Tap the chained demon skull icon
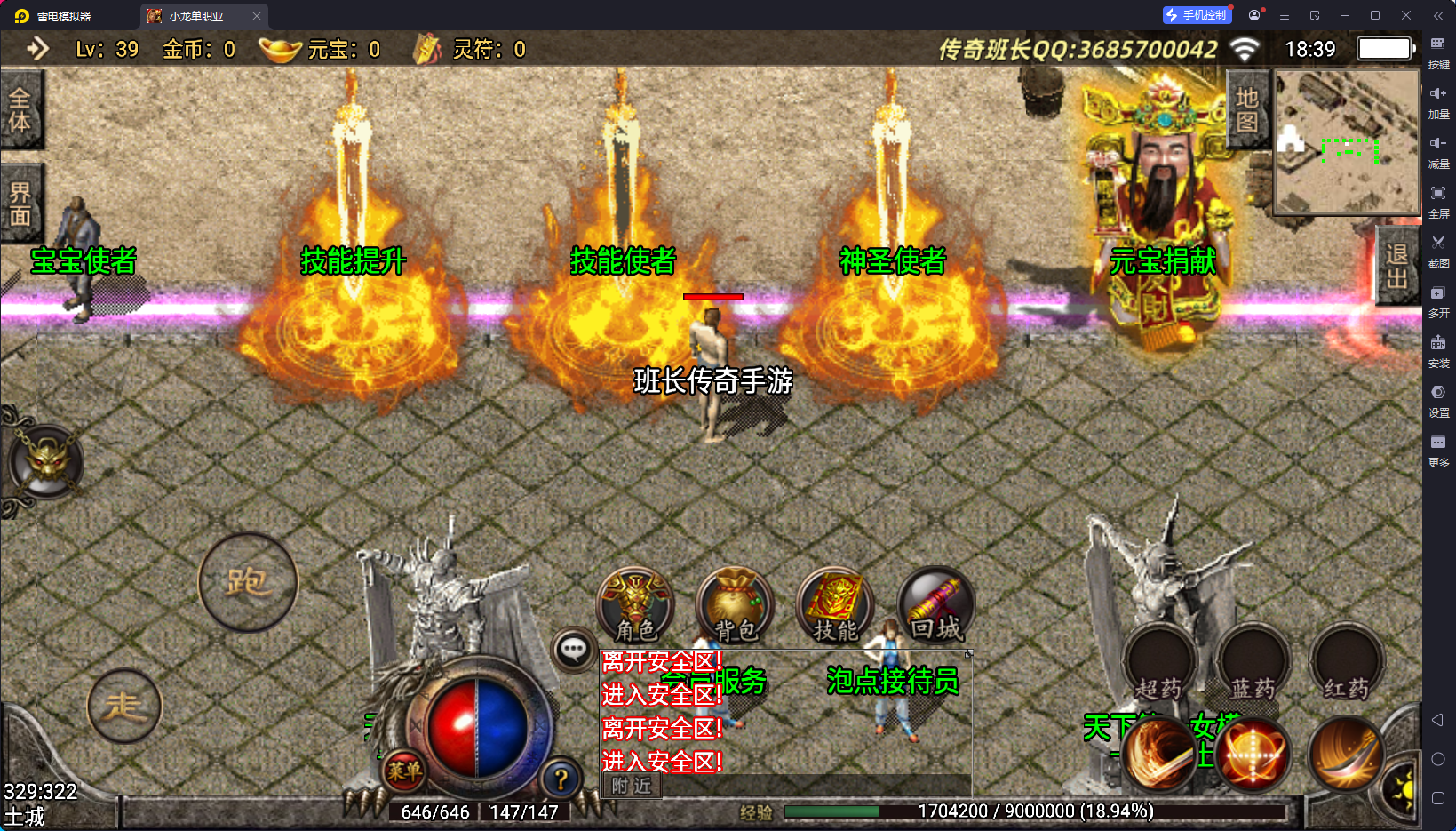1456x831 pixels. click(x=46, y=460)
